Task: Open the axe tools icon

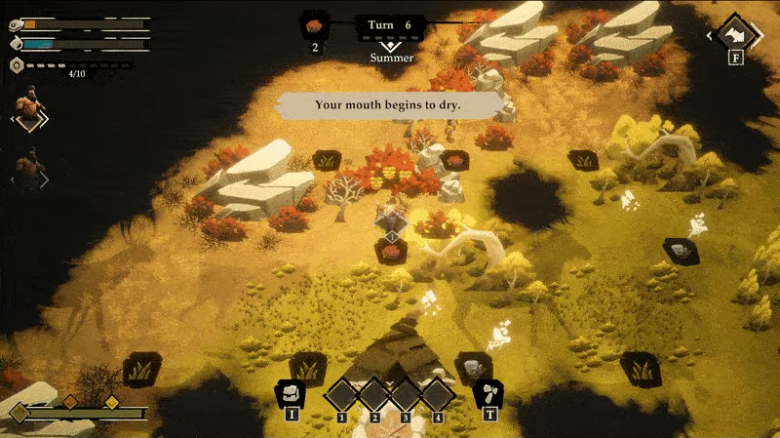Action: click(x=489, y=392)
